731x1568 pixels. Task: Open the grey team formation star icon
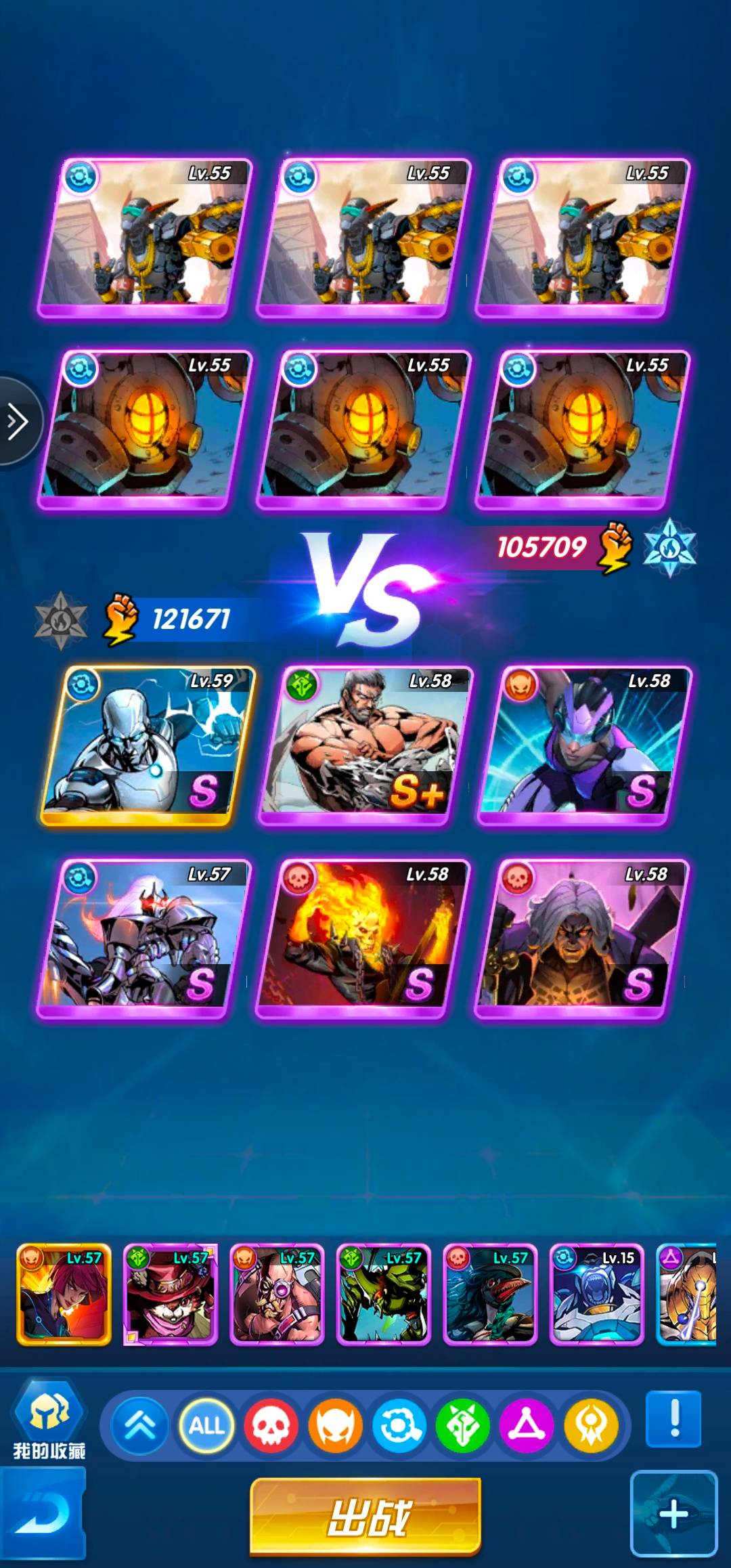click(x=61, y=619)
